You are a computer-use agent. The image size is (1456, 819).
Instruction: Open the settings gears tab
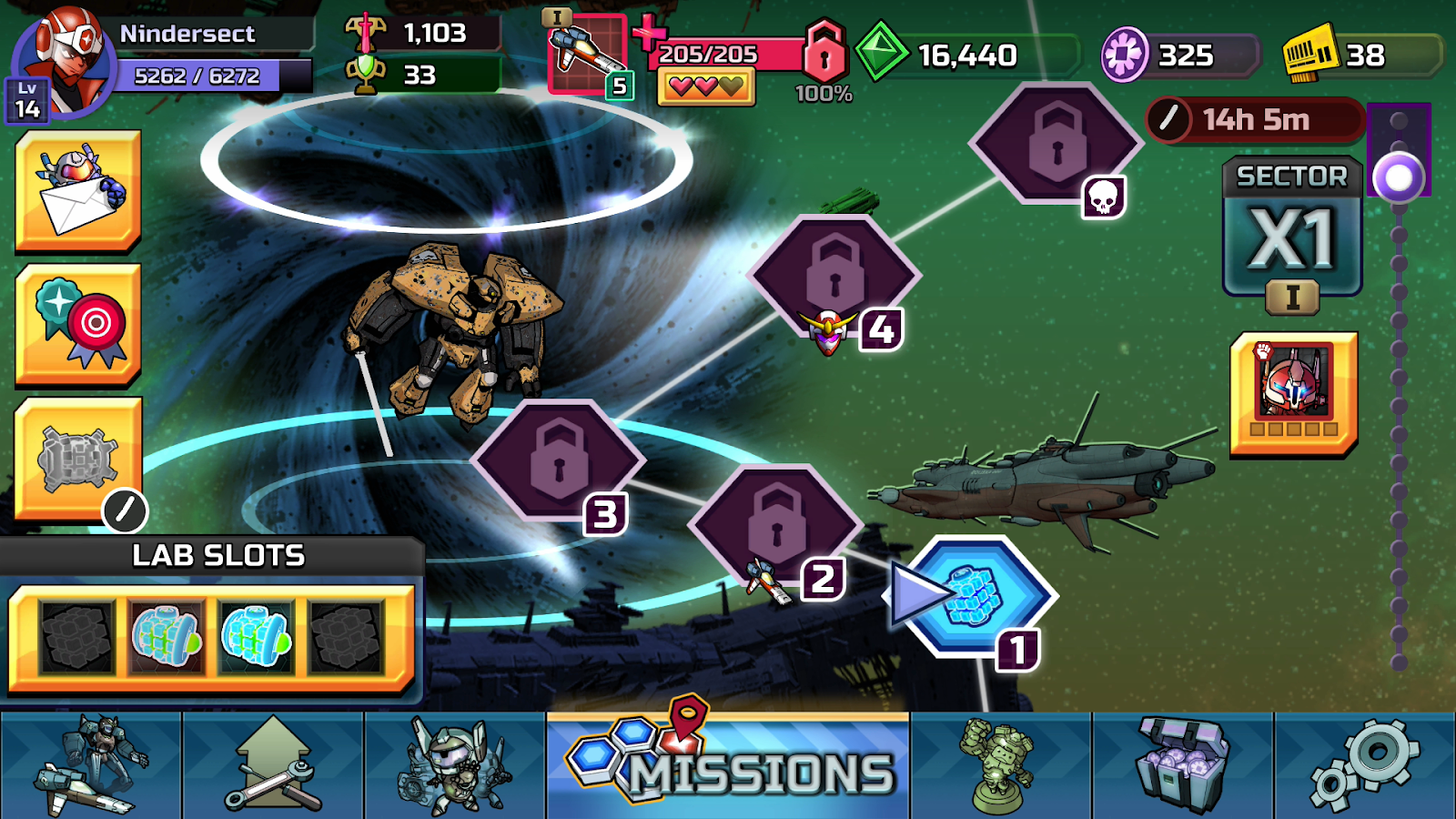coord(1365,766)
